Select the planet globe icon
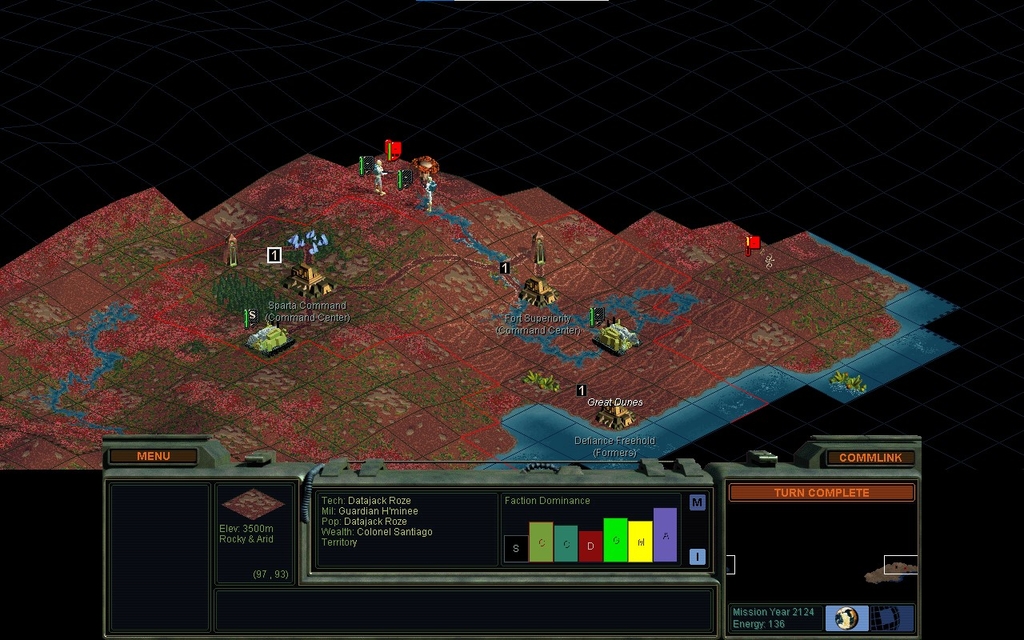This screenshot has height=640, width=1024. (x=846, y=618)
